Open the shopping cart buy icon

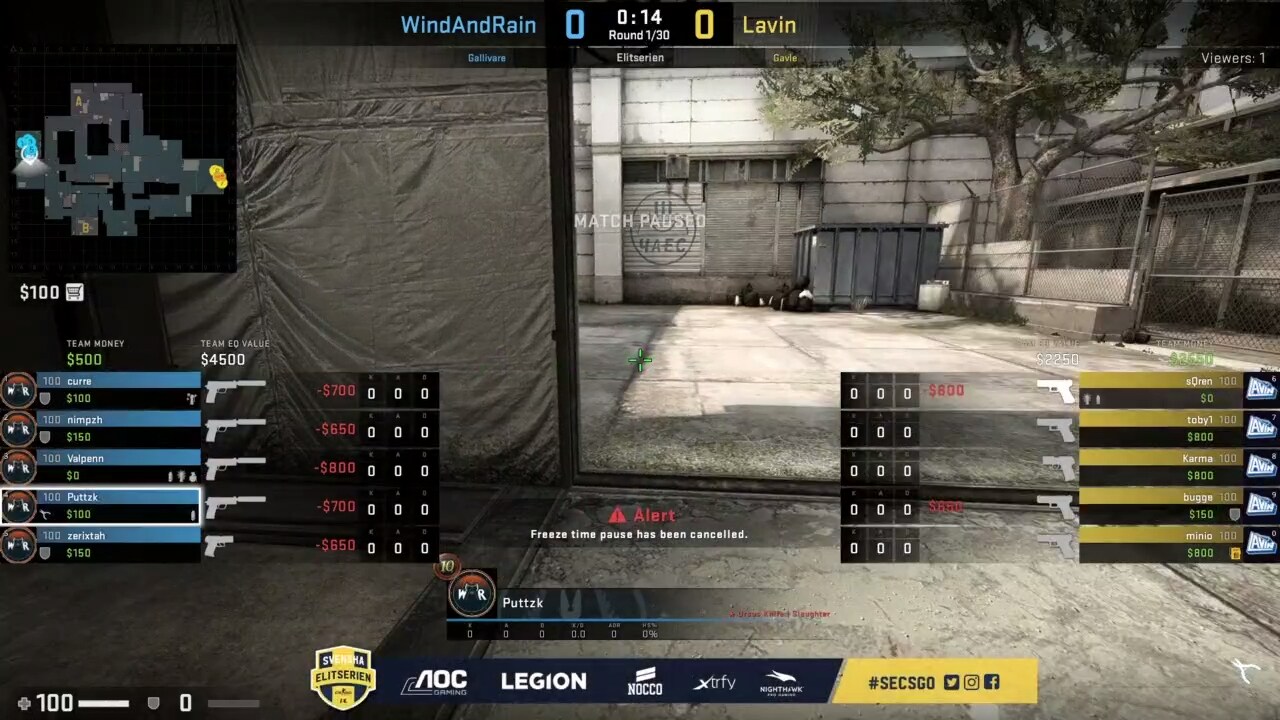click(x=75, y=292)
